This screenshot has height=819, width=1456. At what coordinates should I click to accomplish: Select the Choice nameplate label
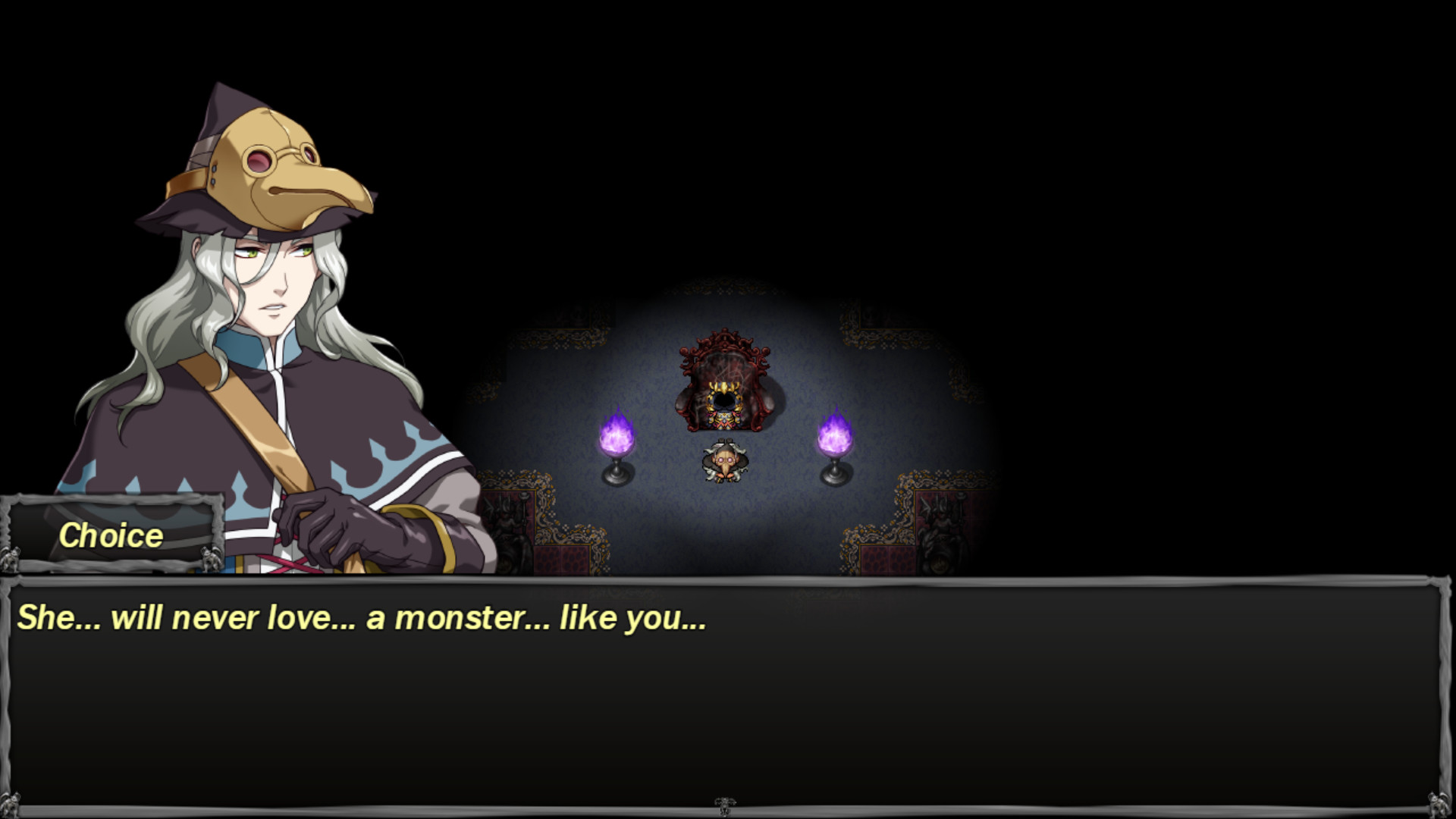tap(112, 537)
